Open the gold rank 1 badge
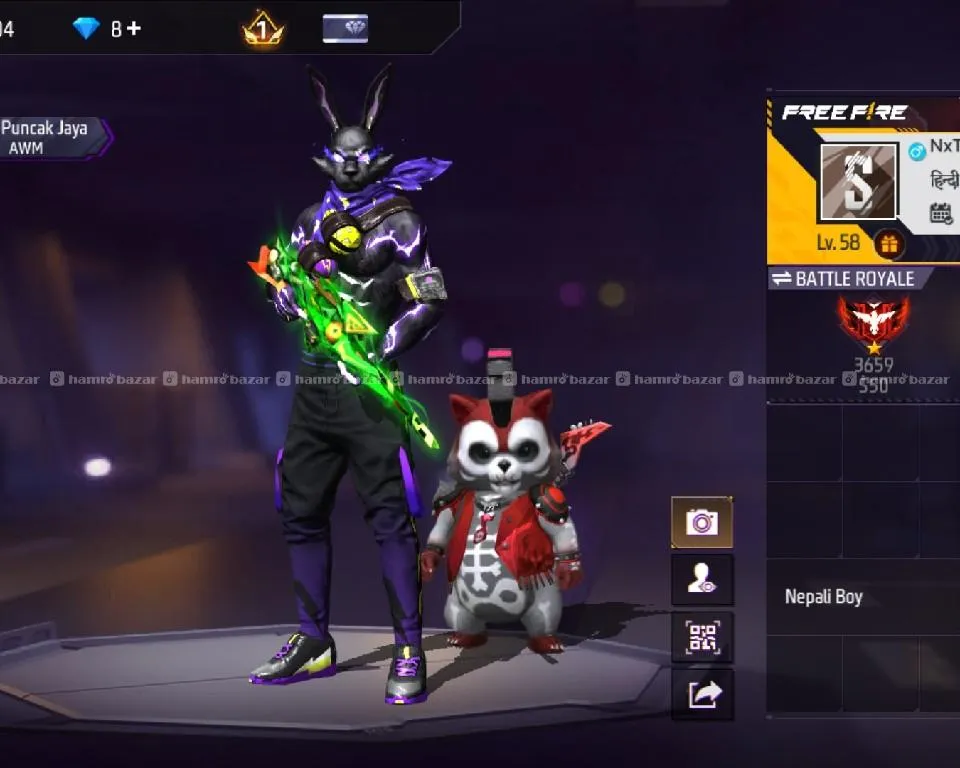This screenshot has height=768, width=960. [263, 29]
